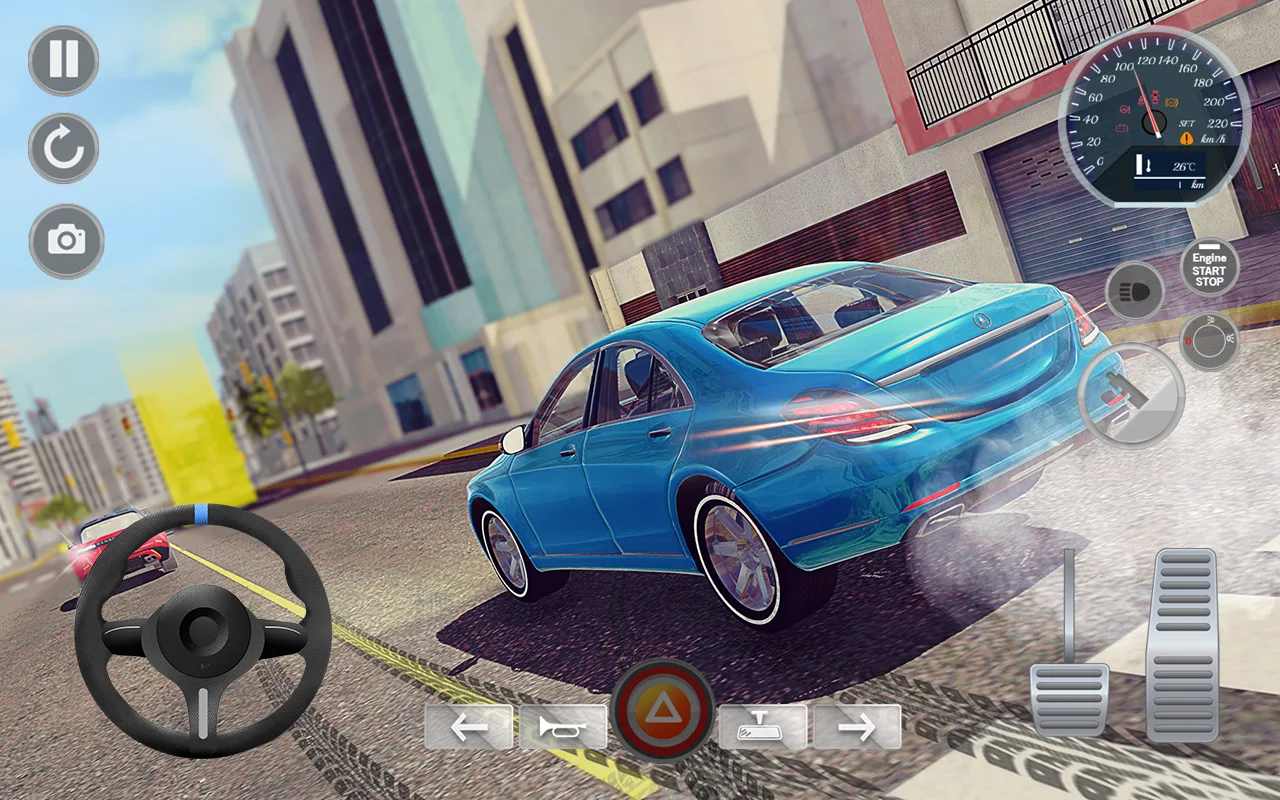Change the camera view

tap(63, 240)
